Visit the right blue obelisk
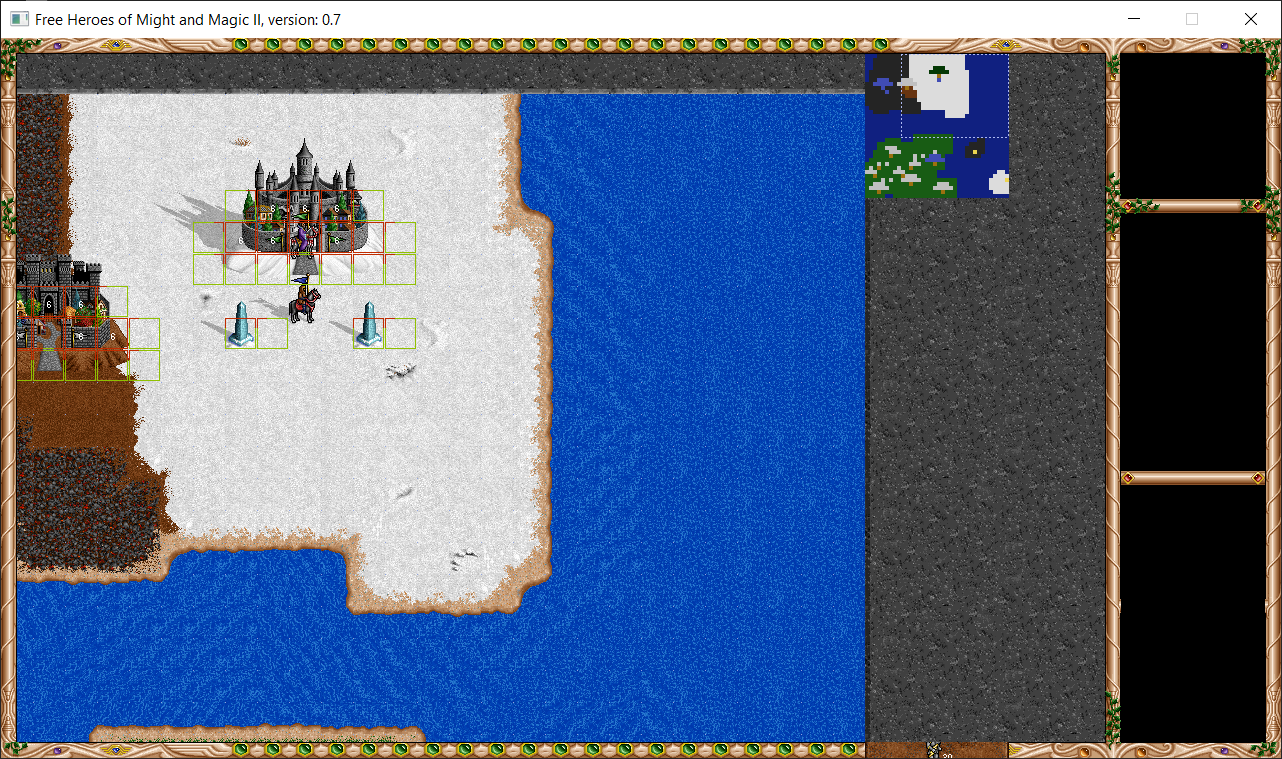The height and width of the screenshot is (759, 1282). click(368, 325)
